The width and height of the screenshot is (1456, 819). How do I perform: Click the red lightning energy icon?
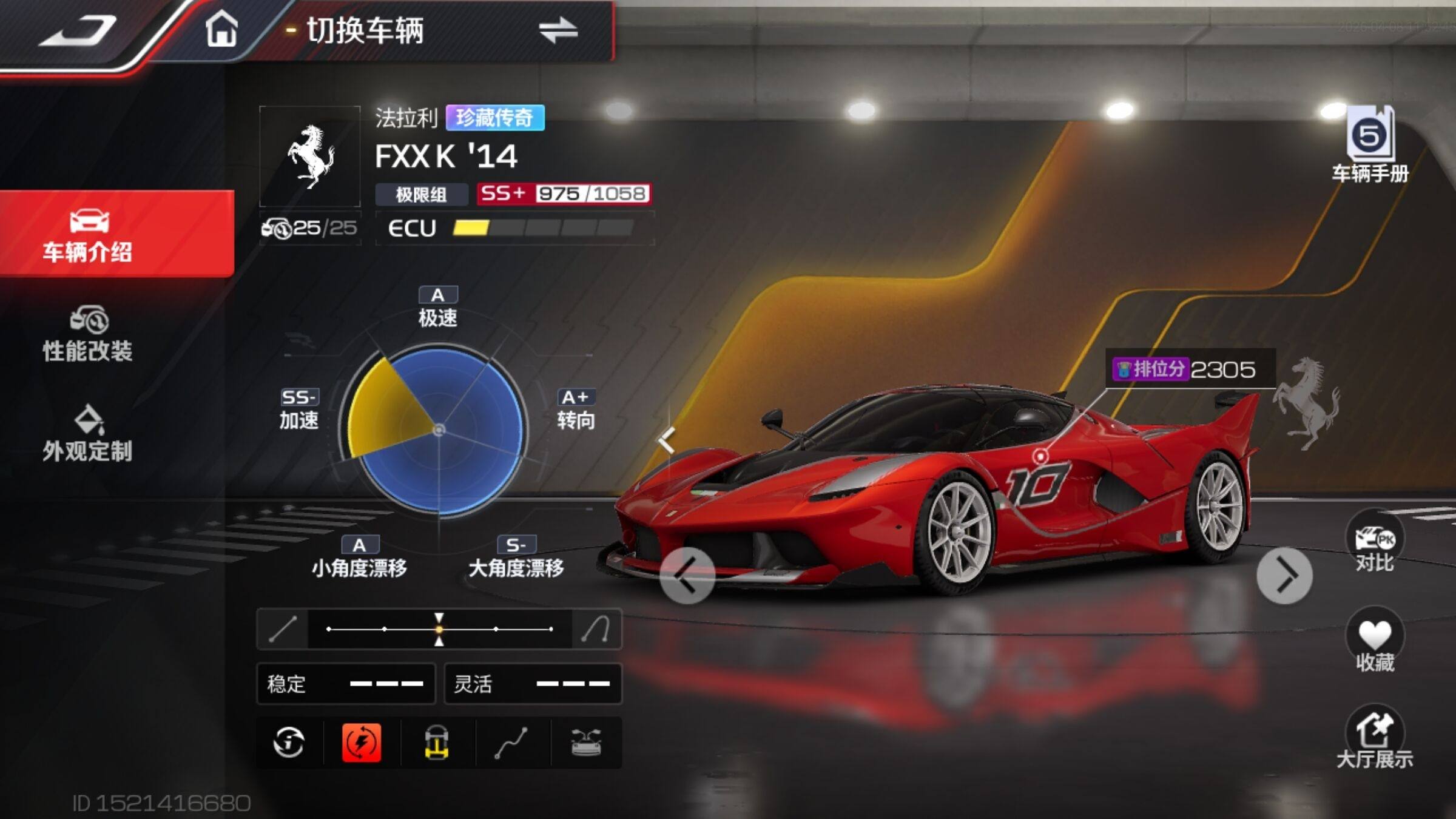pos(362,742)
